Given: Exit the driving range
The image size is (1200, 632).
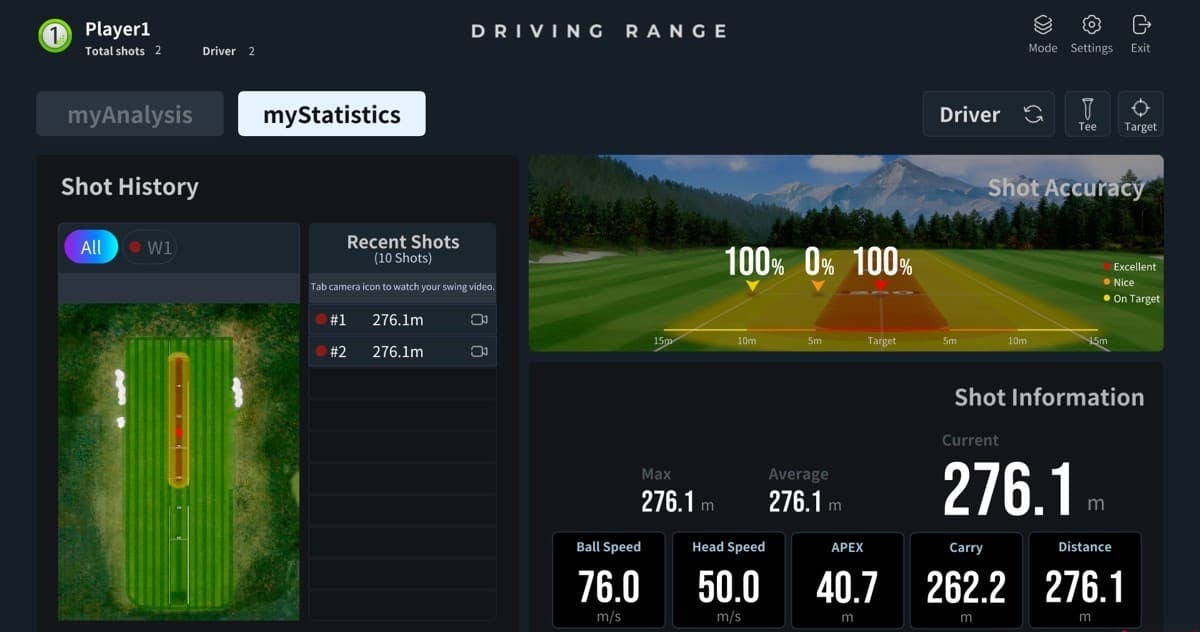Looking at the screenshot, I should (x=1140, y=33).
